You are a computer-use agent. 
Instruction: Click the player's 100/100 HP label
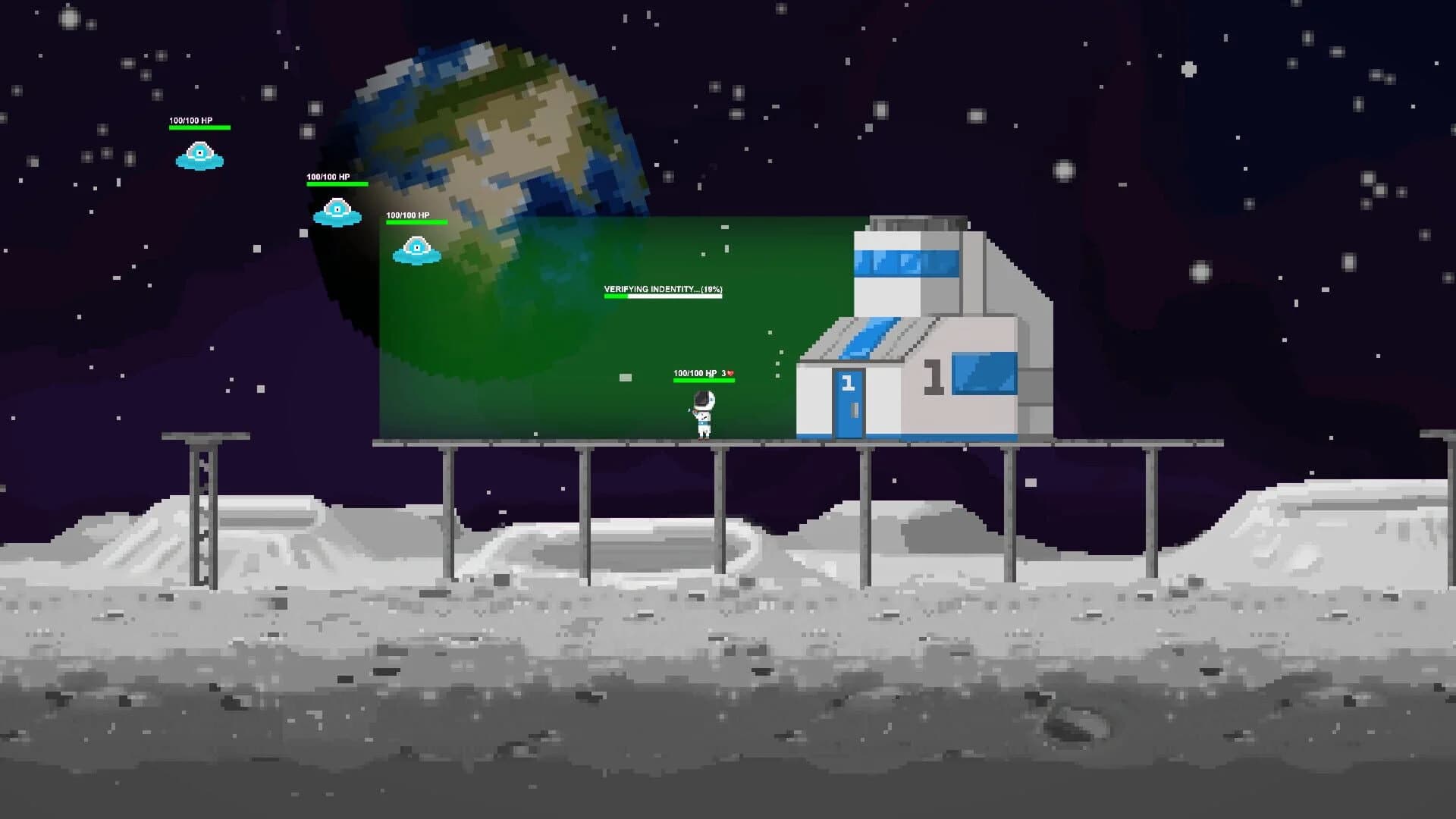click(x=695, y=373)
